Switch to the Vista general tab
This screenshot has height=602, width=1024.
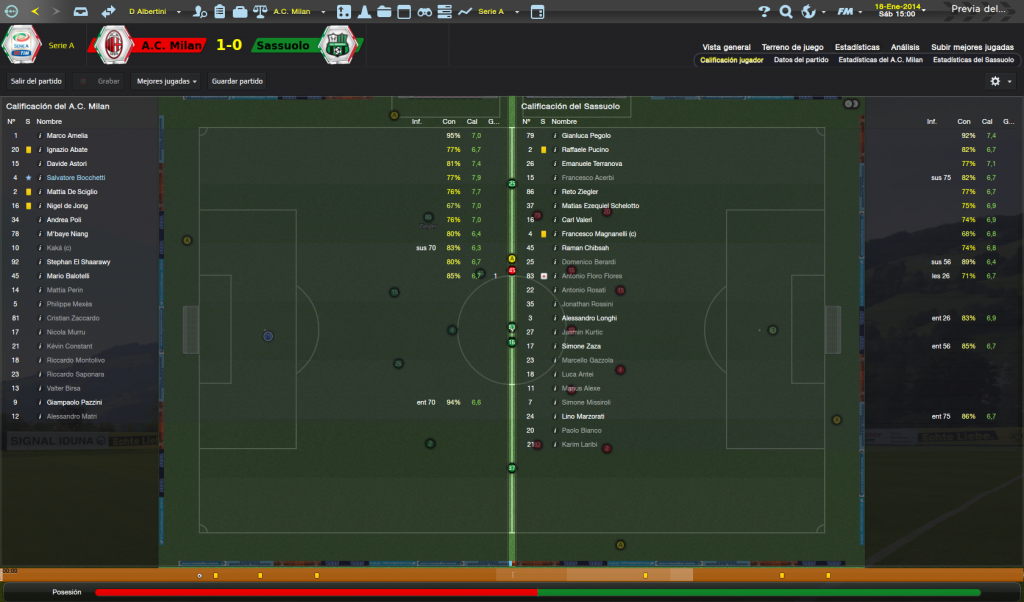726,47
